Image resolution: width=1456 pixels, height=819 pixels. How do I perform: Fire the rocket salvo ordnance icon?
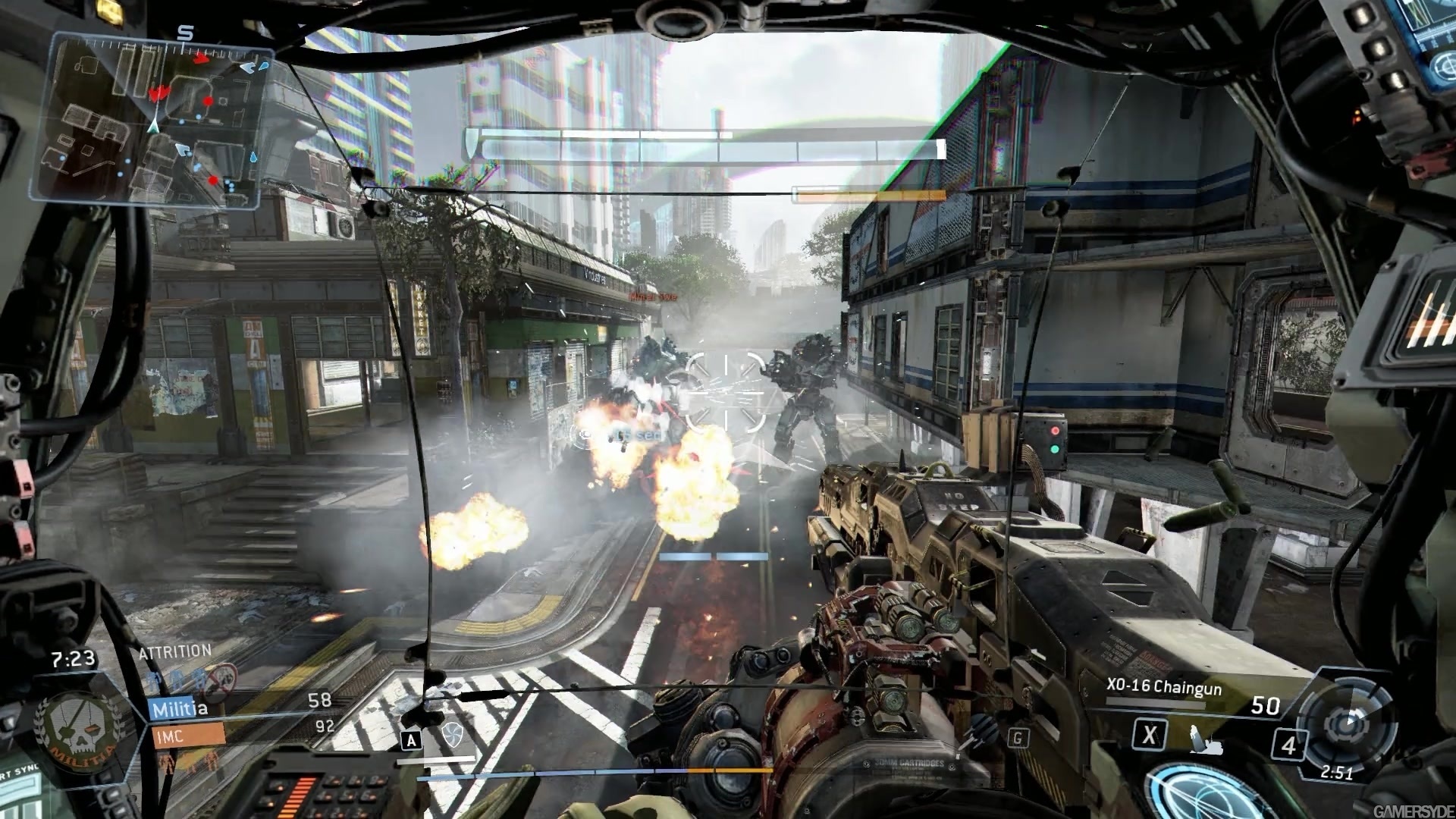(x=984, y=731)
